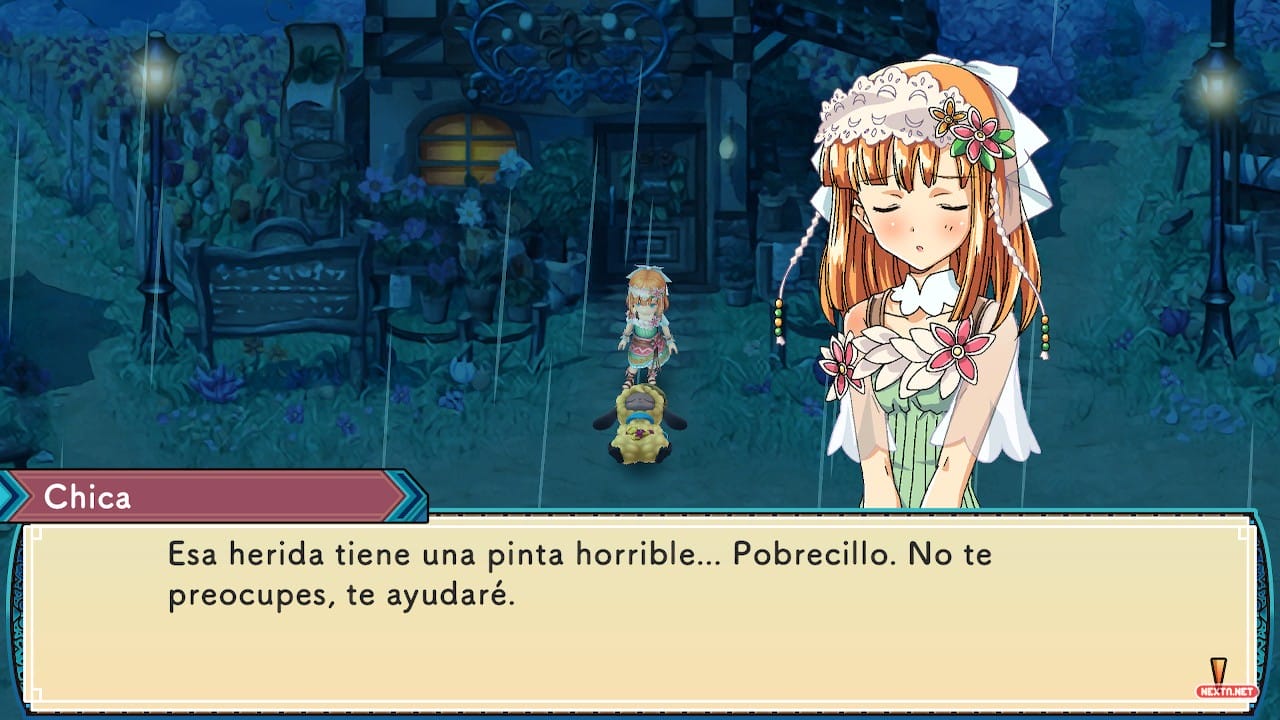This screenshot has height=720, width=1280.
Task: Click the sleeping sheep monster plush
Action: (640, 425)
